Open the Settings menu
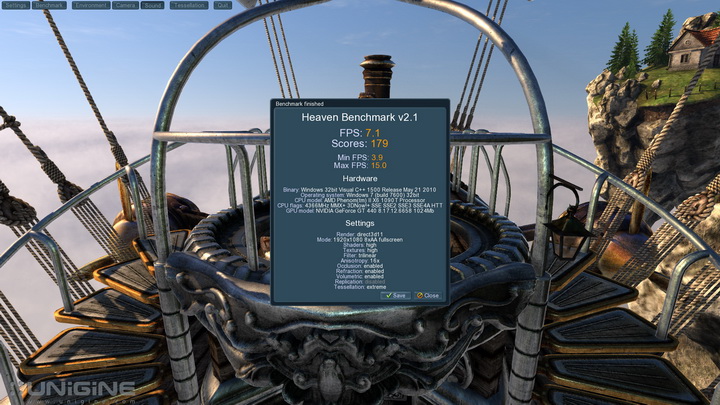The width and height of the screenshot is (720, 405). tap(15, 5)
